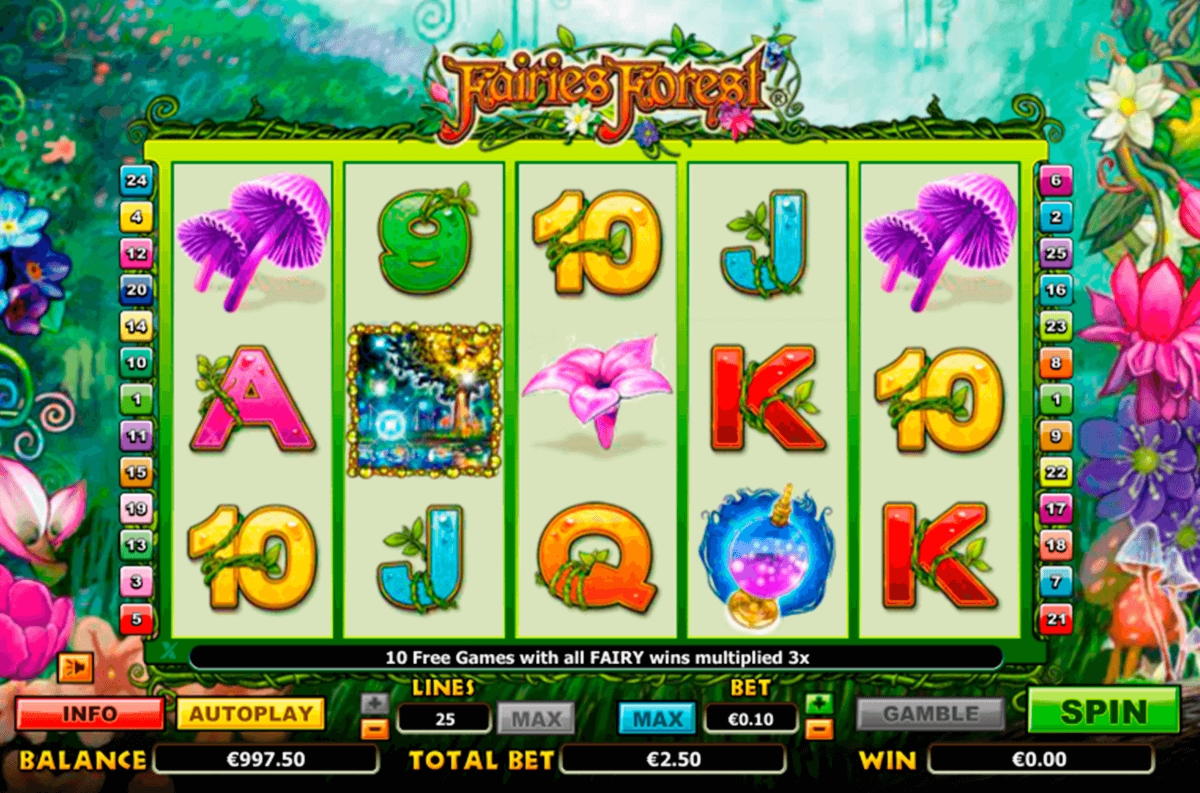Start AUTOPLAY mode
The width and height of the screenshot is (1200, 793).
pyautogui.click(x=251, y=714)
